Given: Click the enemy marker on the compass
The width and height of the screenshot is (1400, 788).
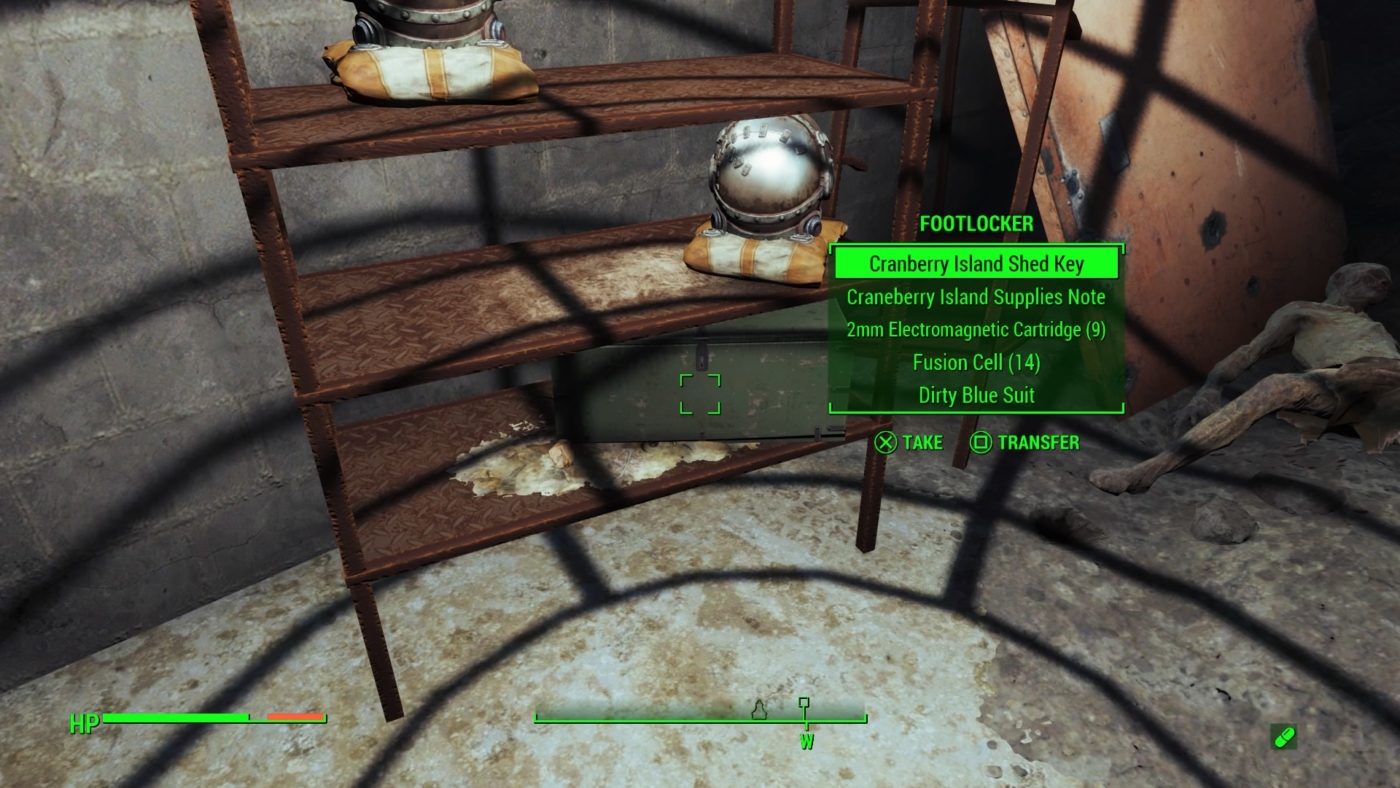Looking at the screenshot, I should pos(760,712).
